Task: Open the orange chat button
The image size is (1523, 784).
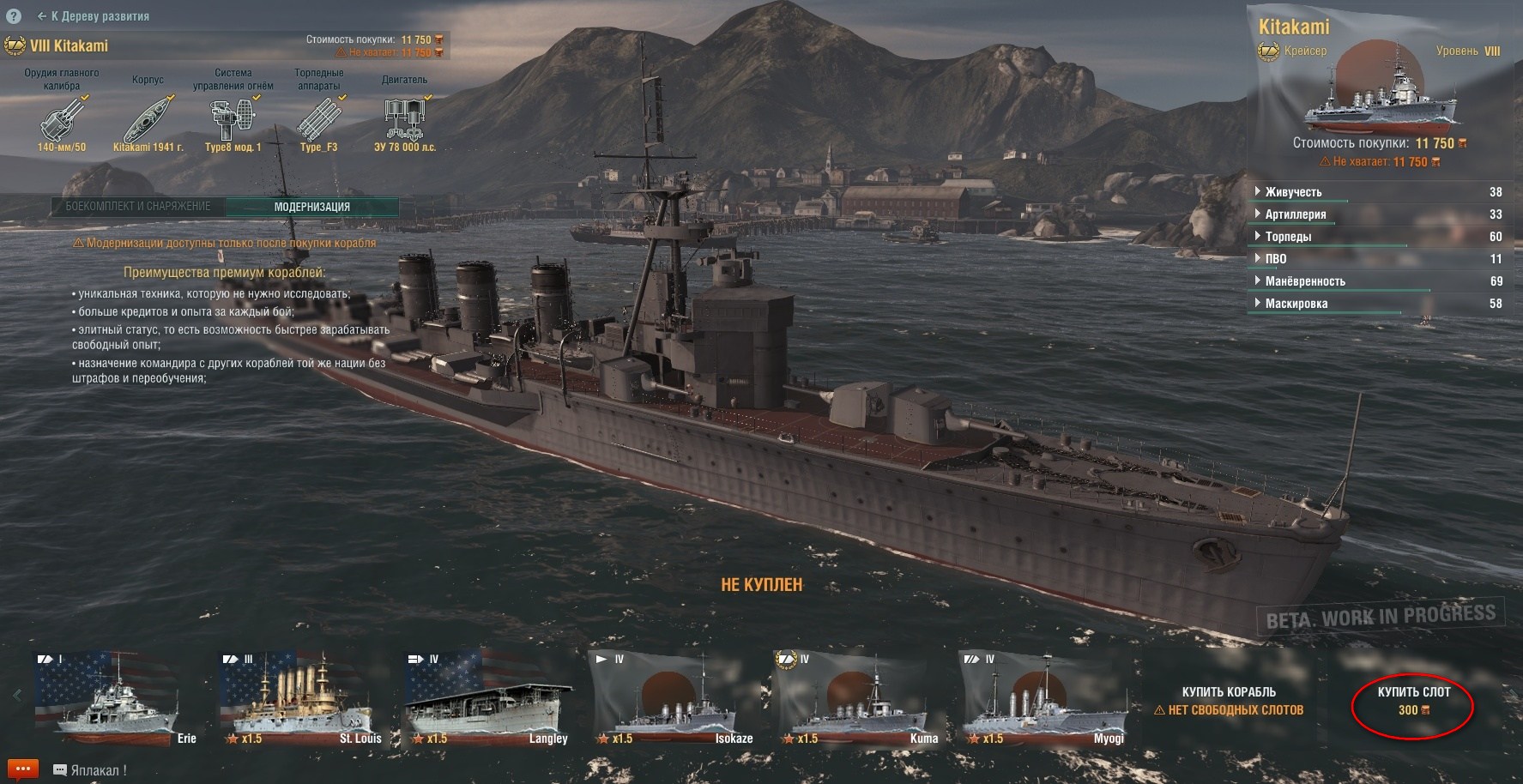Action: pyautogui.click(x=23, y=769)
